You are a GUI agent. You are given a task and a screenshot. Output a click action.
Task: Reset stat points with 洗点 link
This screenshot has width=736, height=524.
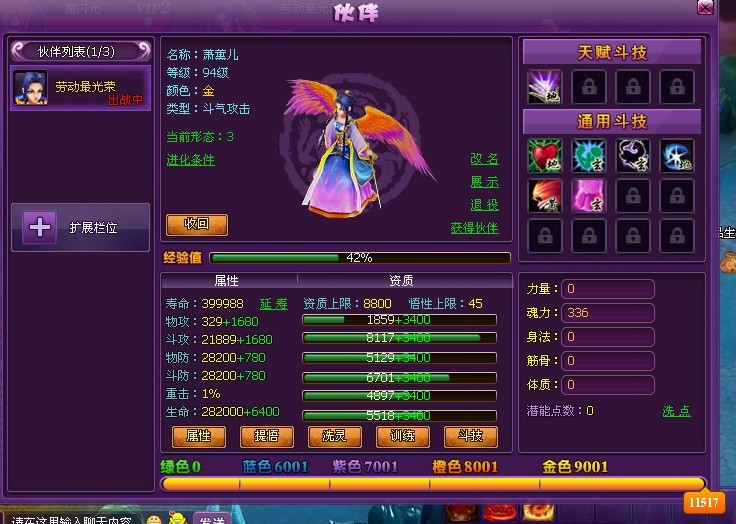[676, 411]
